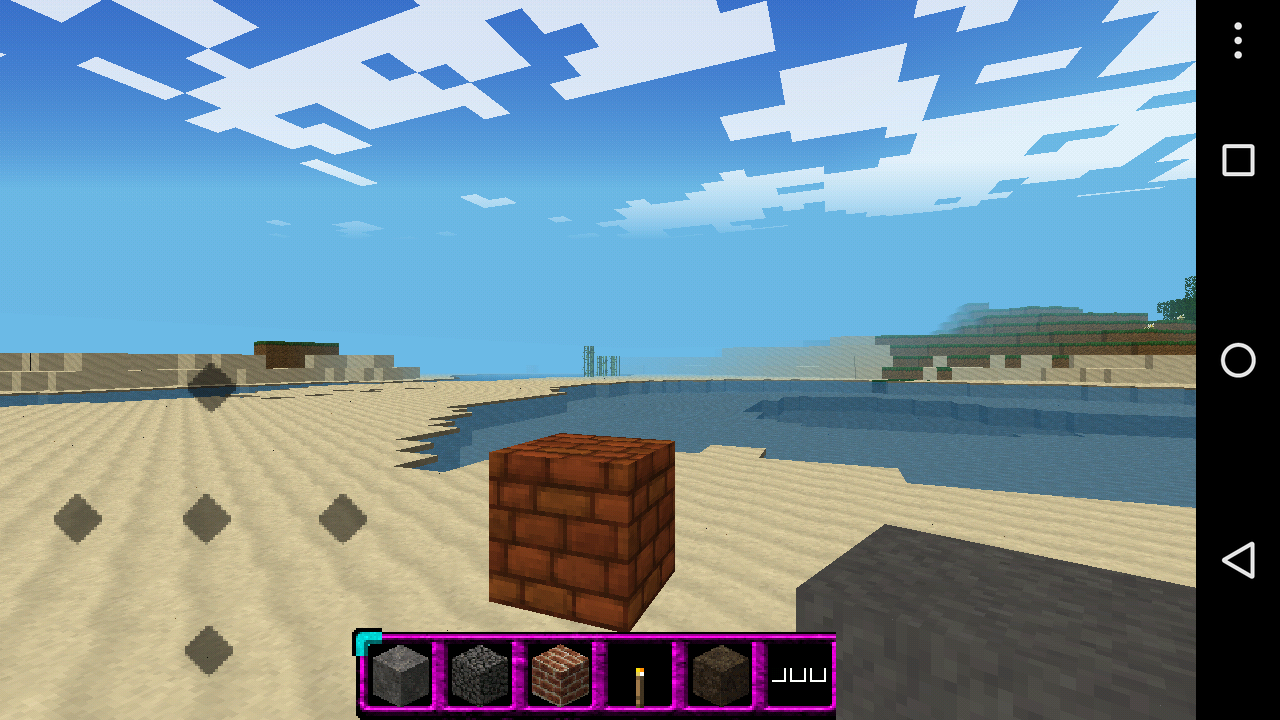Screen dimensions: 1280x720
Task: Tap the move-left diamond on the D-pad
Action: point(78,518)
